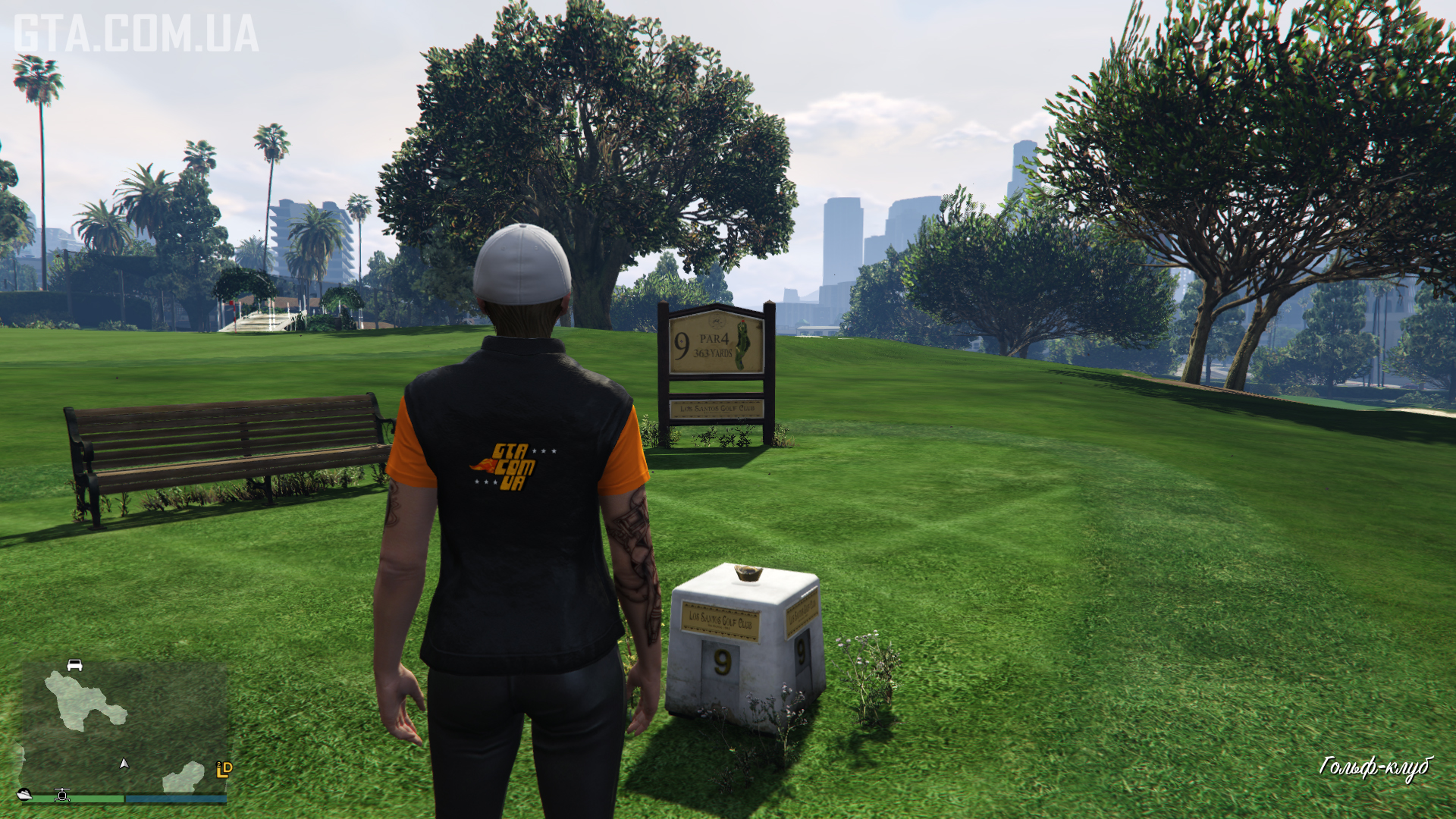Click the white player arrow on the minimap
The height and width of the screenshot is (819, 1456).
point(124,764)
